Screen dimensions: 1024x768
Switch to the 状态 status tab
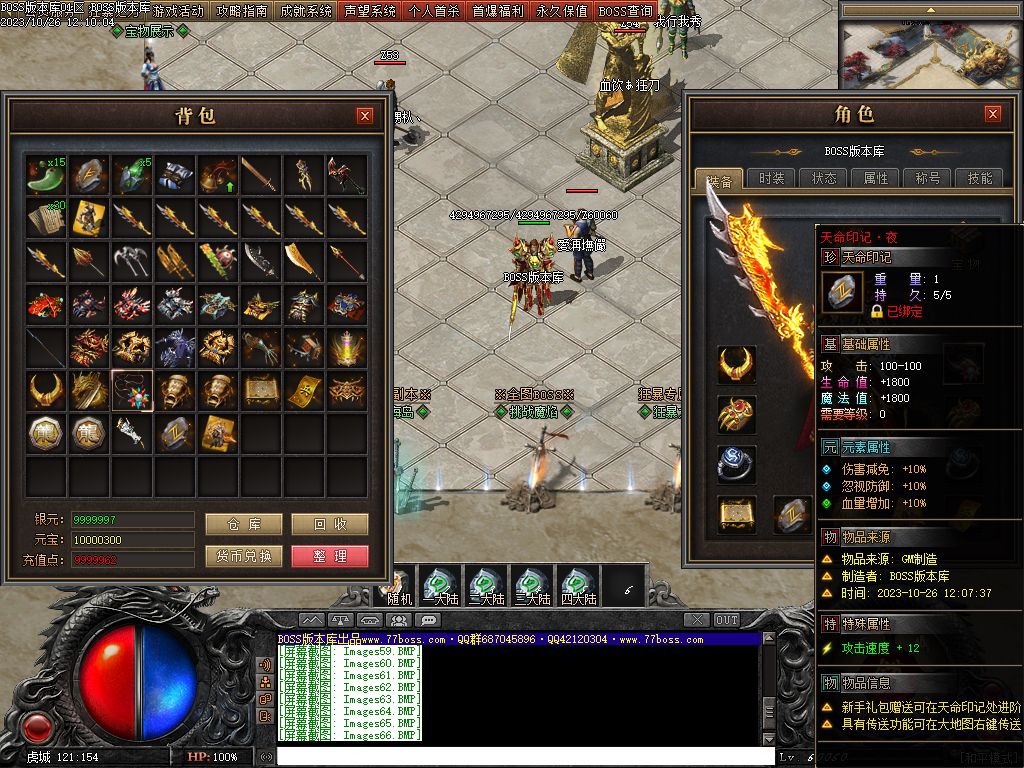click(824, 178)
